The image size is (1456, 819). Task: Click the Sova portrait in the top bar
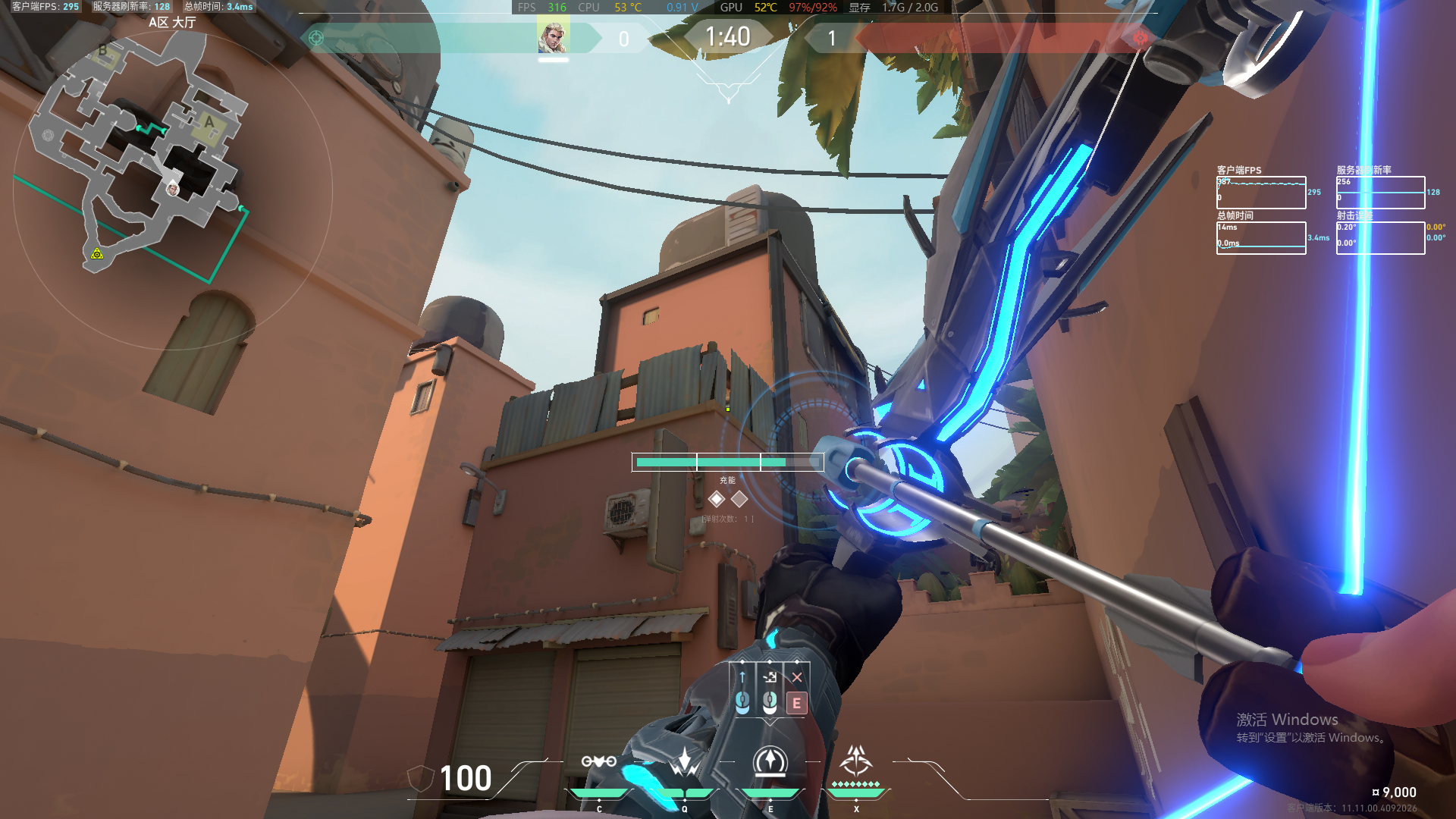[x=553, y=37]
